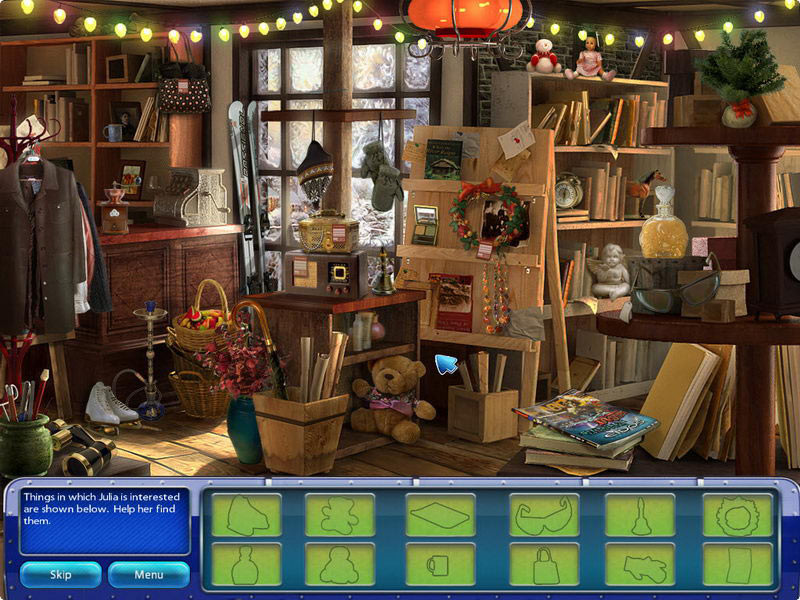
Task: Choose the mitten silhouette slot
Action: [x=639, y=565]
